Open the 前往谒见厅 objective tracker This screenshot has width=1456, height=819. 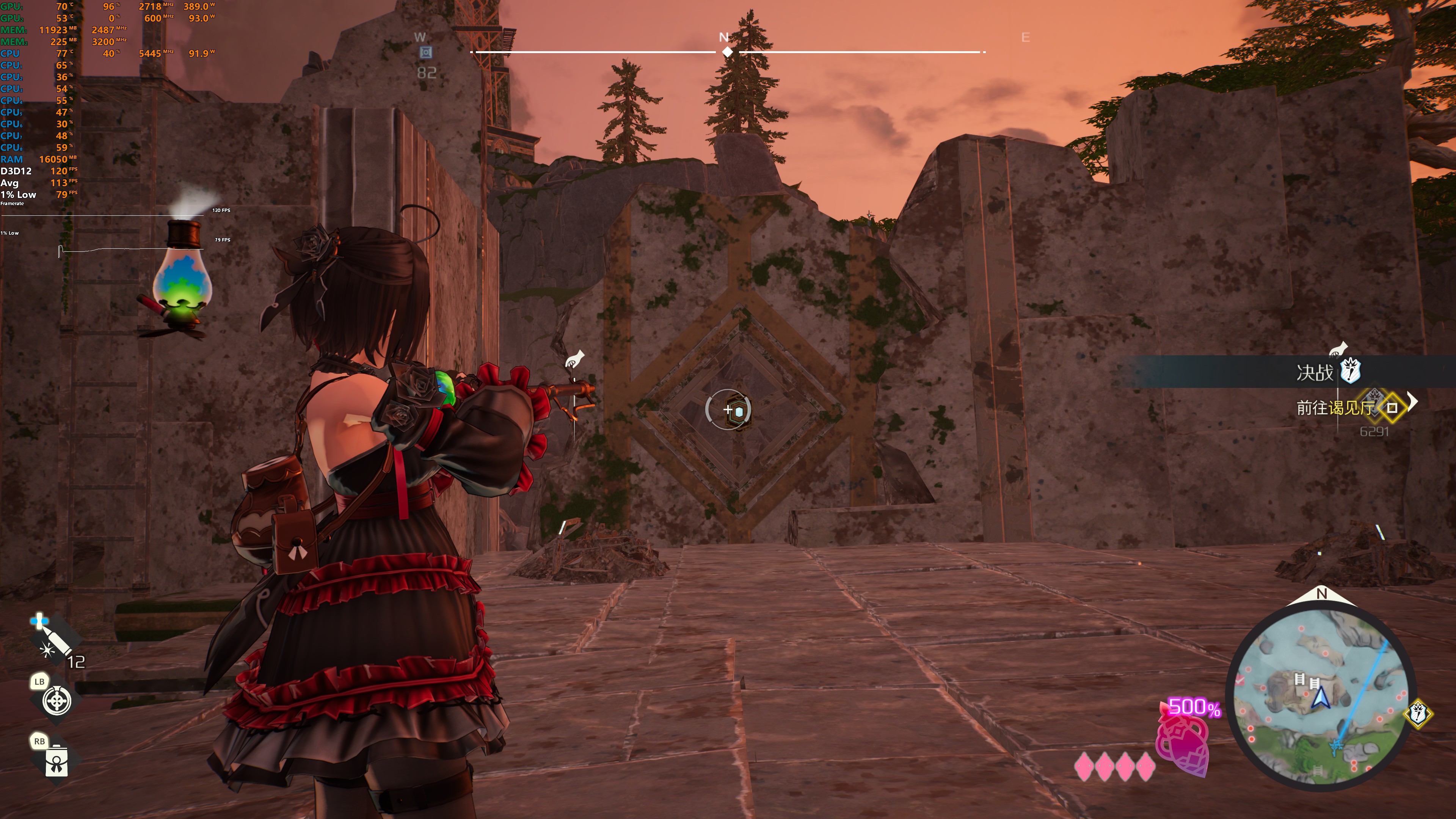point(1335,408)
